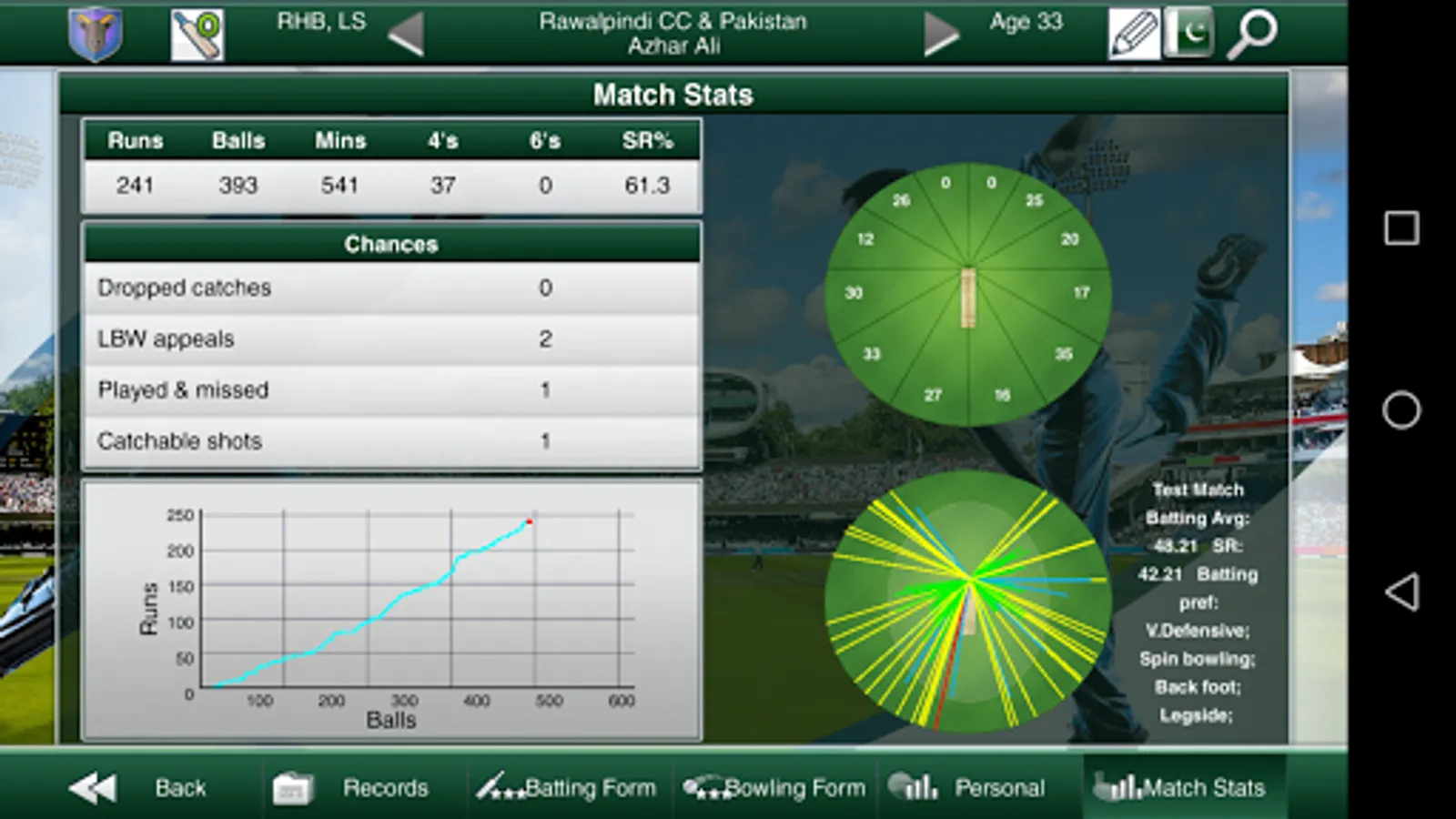Advance to next player with right arrow
1456x819 pixels.
pos(941,35)
